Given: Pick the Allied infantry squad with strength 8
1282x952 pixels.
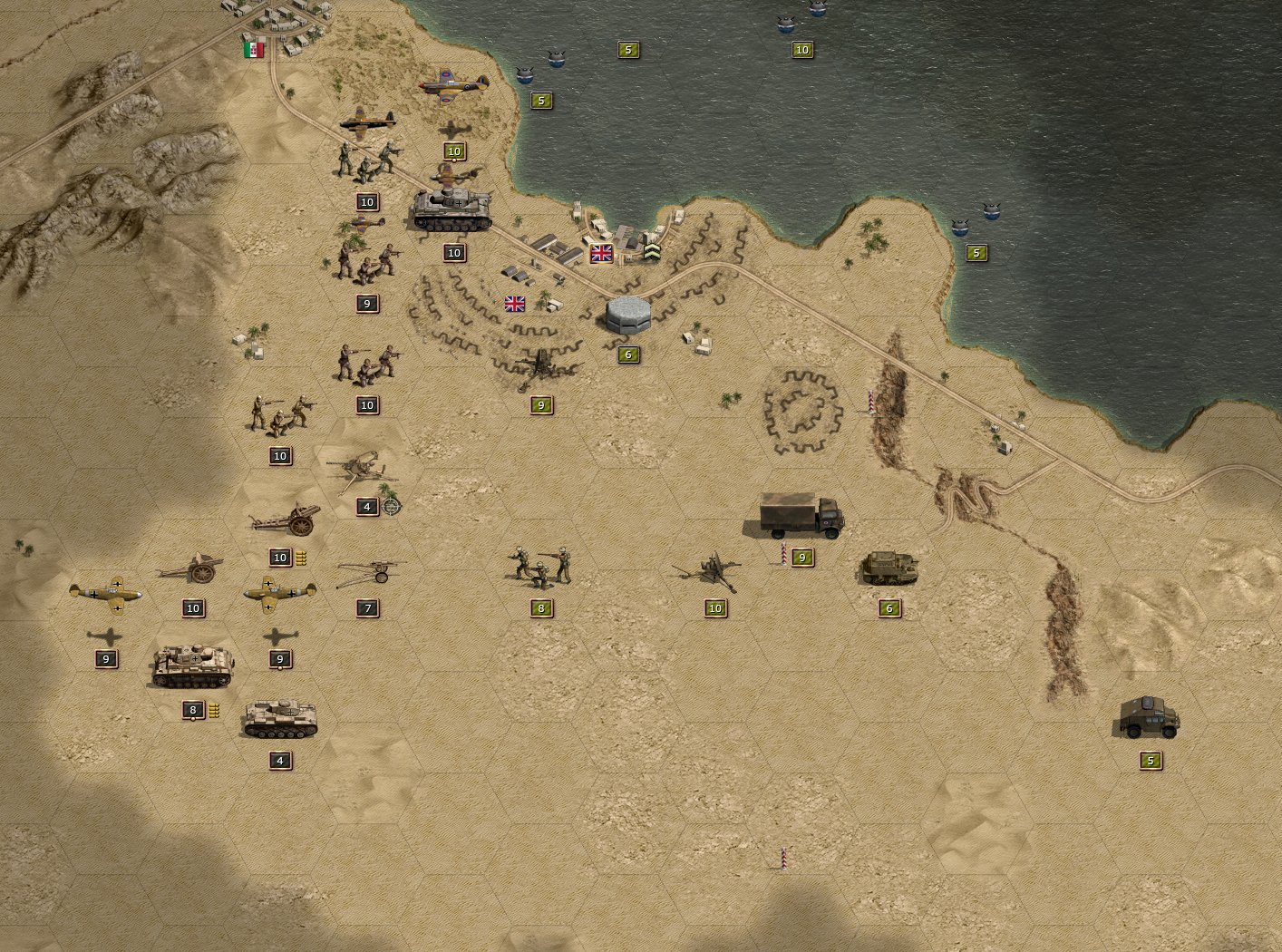Looking at the screenshot, I should pyautogui.click(x=540, y=566).
